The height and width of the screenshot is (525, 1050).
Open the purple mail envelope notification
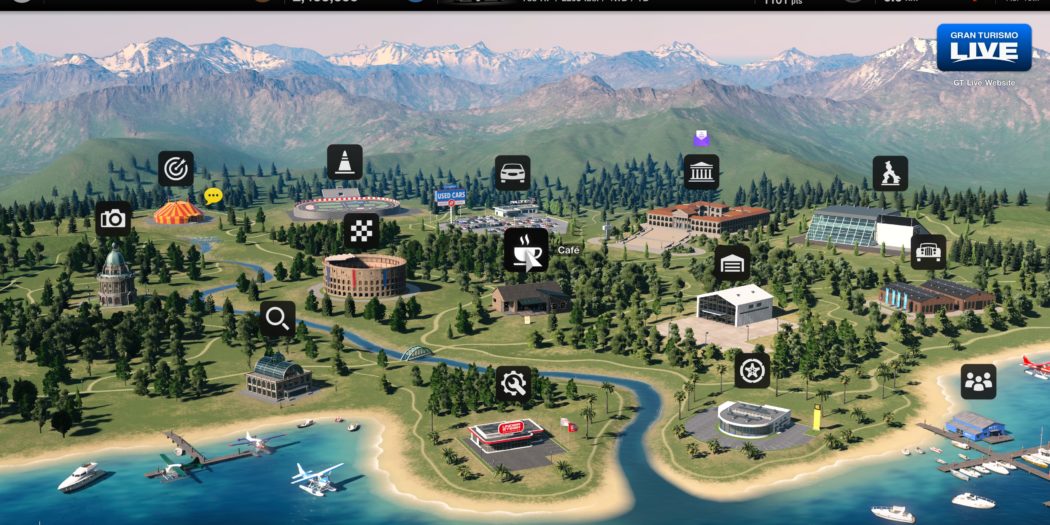coord(701,140)
